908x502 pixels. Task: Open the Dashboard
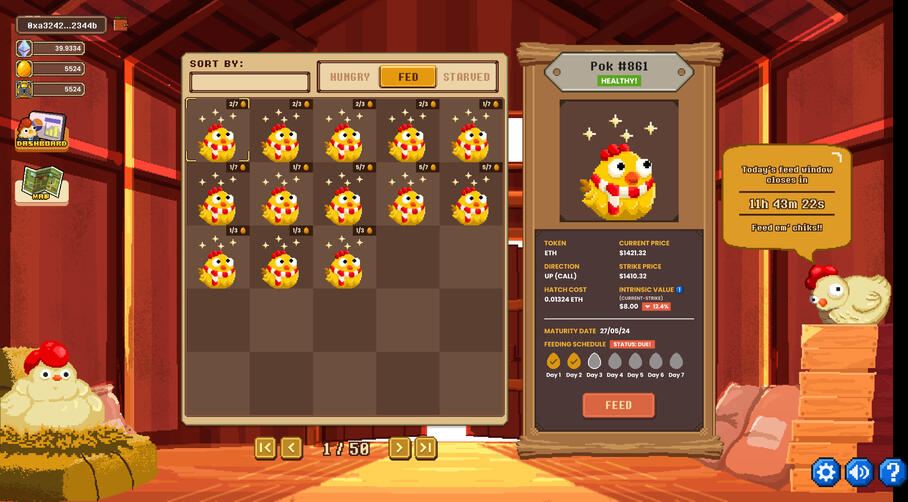41,131
